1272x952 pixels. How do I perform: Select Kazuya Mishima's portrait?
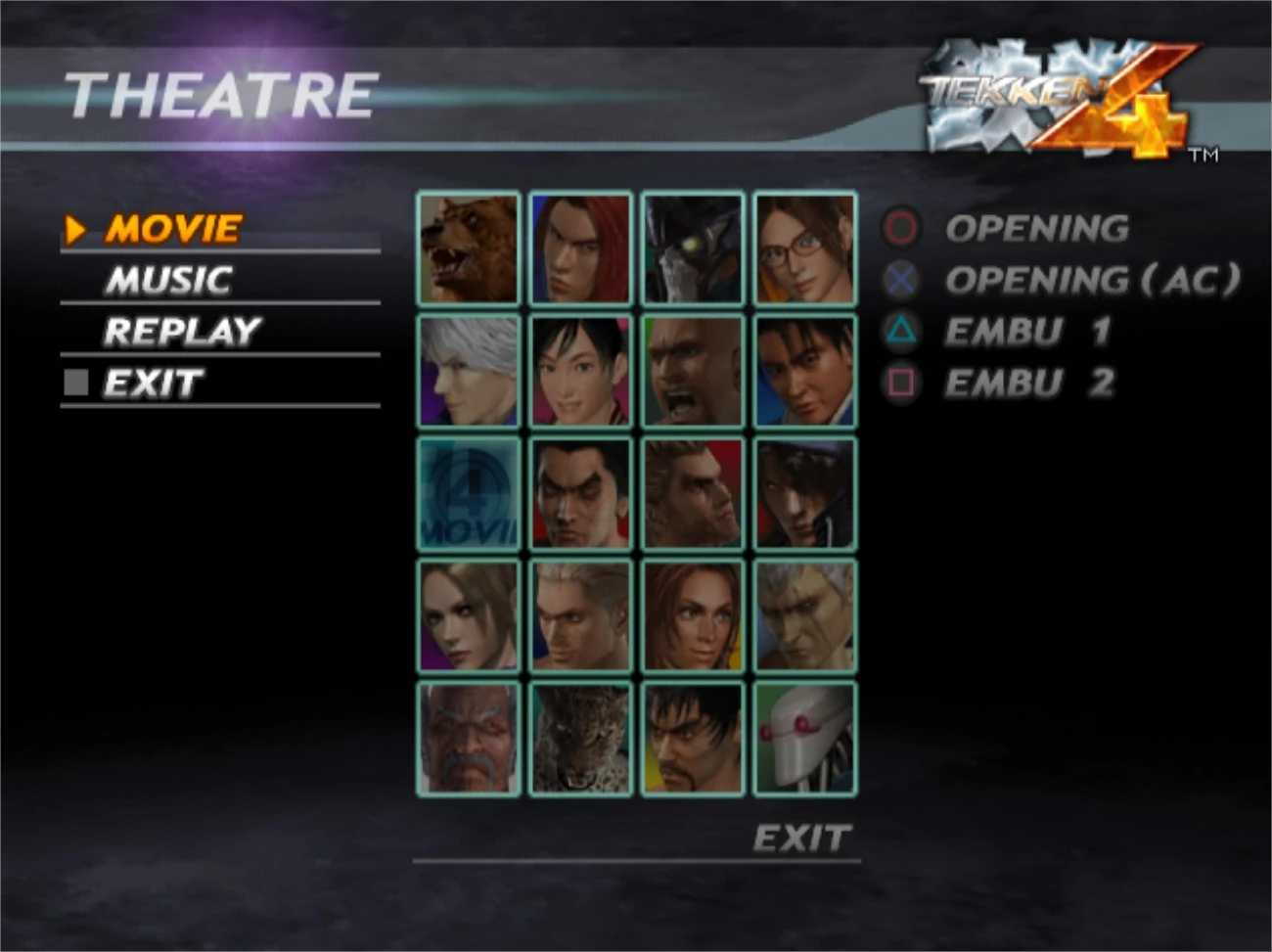pyautogui.click(x=579, y=494)
